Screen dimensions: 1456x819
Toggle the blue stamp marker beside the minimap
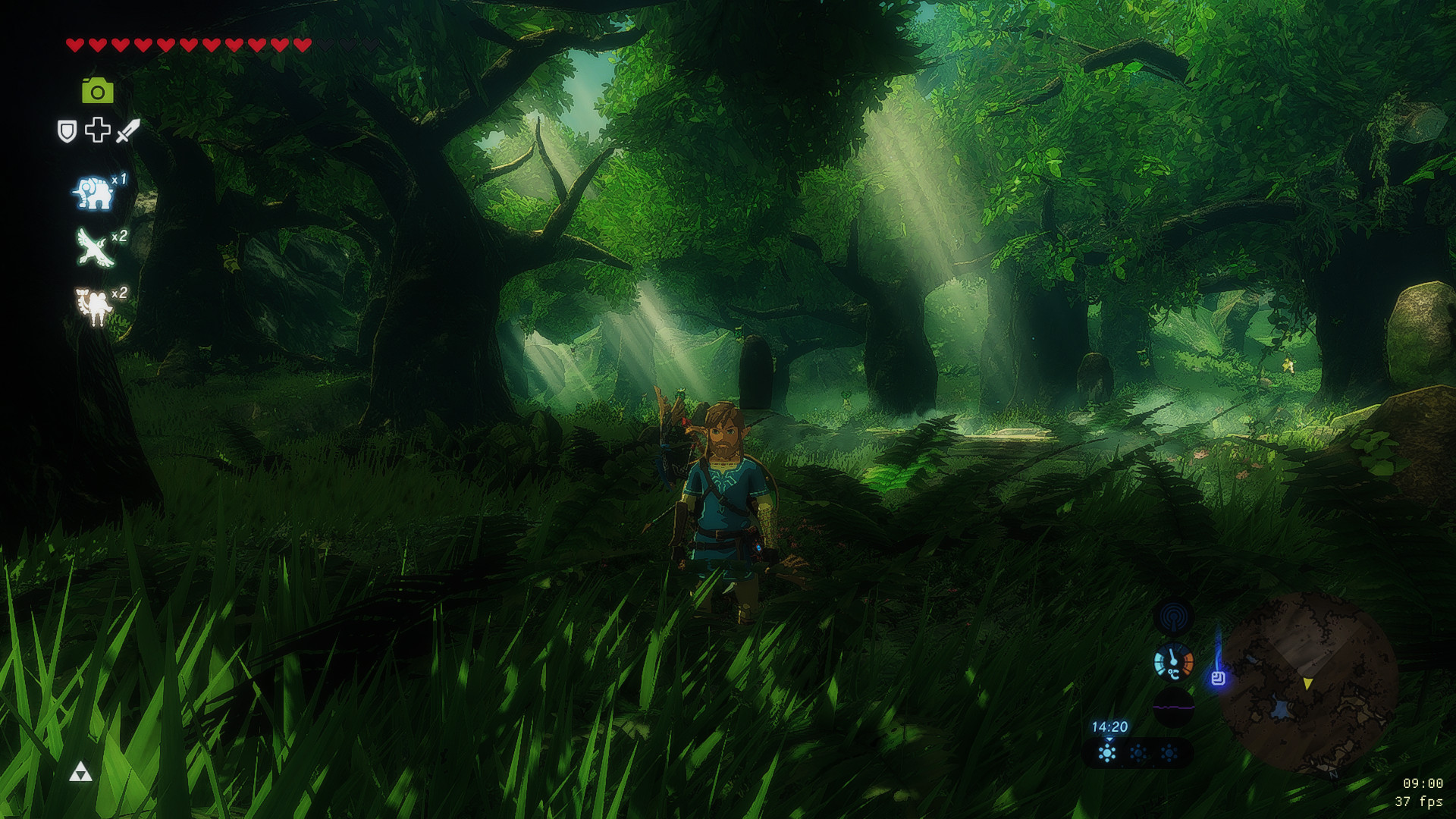(1219, 679)
